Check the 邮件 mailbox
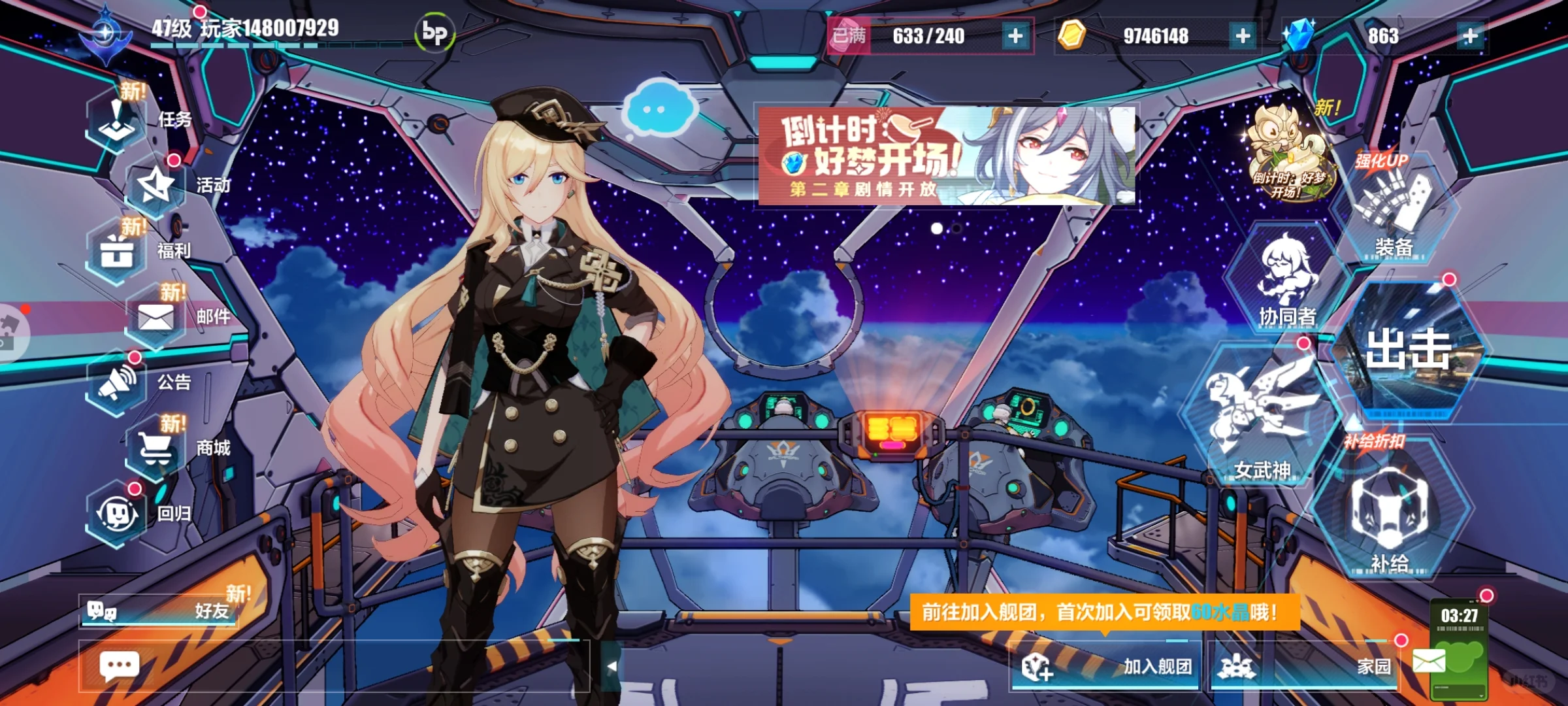 pyautogui.click(x=157, y=318)
